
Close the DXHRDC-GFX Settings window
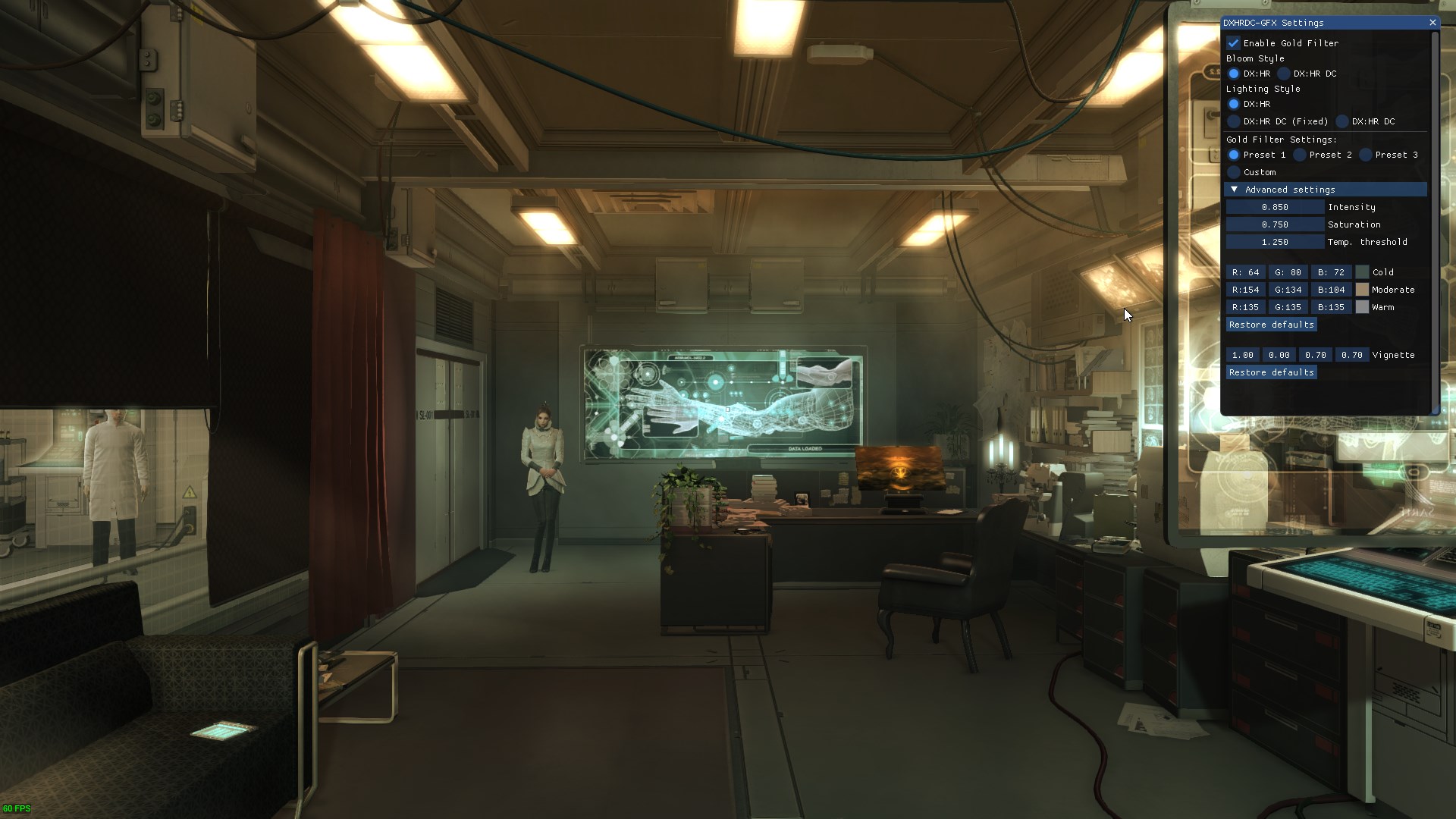[1432, 23]
